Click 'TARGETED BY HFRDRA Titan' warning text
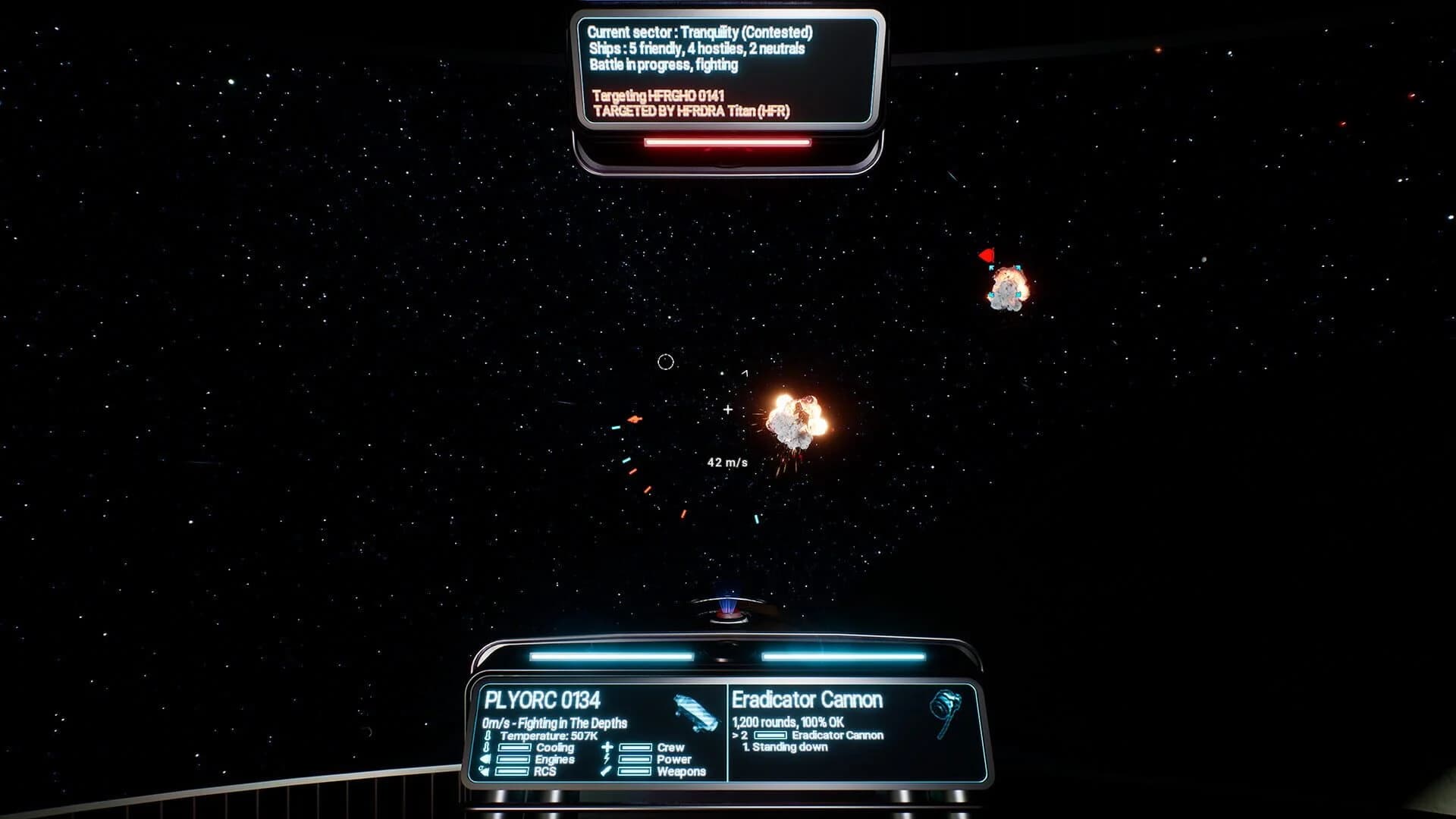This screenshot has width=1456, height=819. [x=689, y=111]
